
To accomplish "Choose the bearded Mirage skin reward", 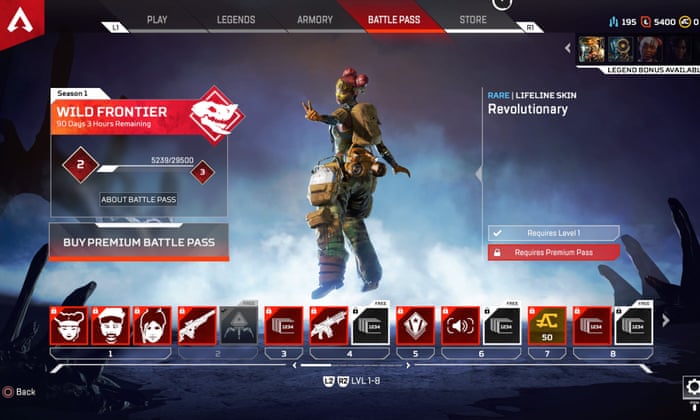I will pyautogui.click(x=109, y=326).
